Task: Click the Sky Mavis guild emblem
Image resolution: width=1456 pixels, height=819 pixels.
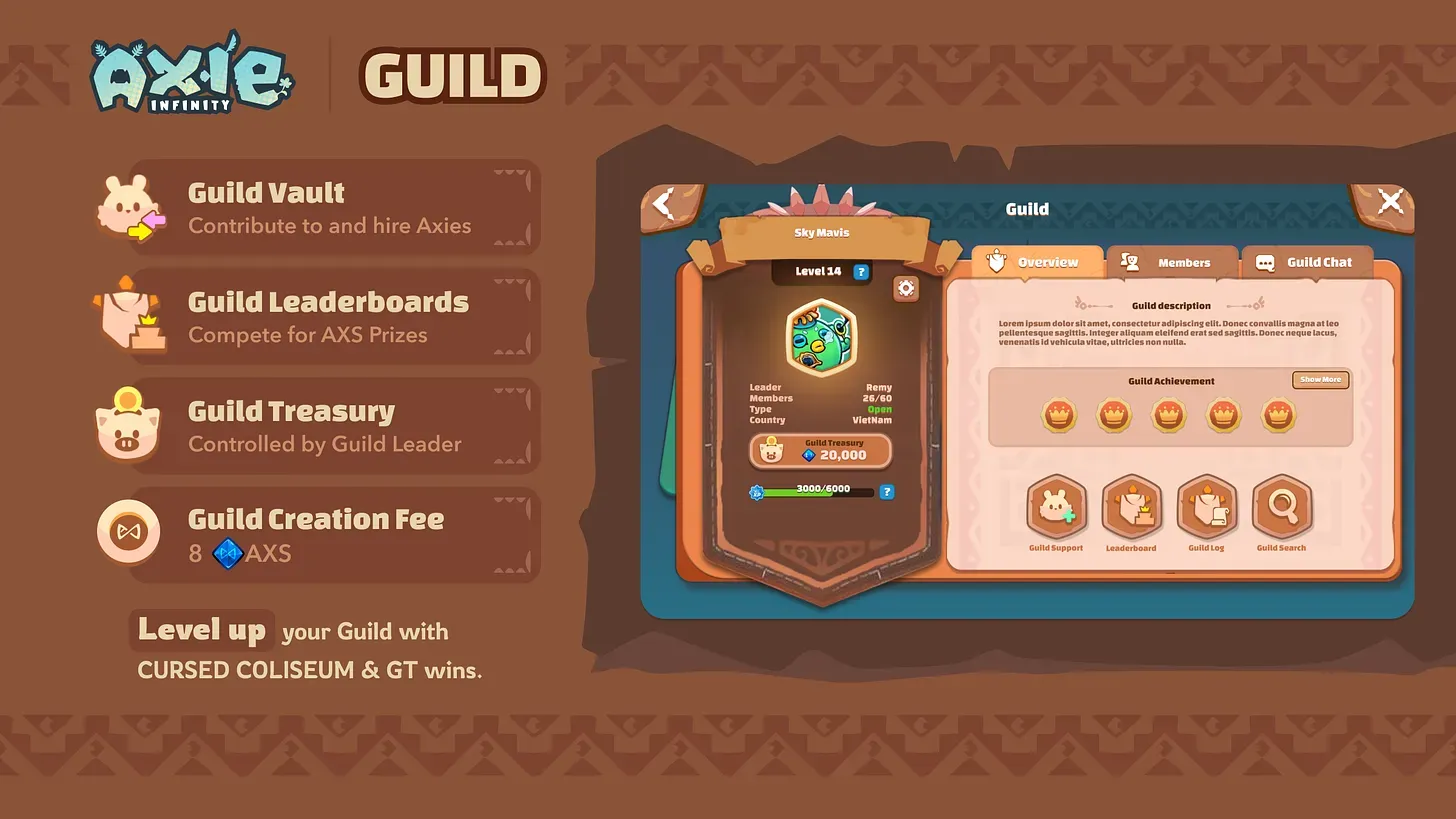Action: tap(821, 339)
